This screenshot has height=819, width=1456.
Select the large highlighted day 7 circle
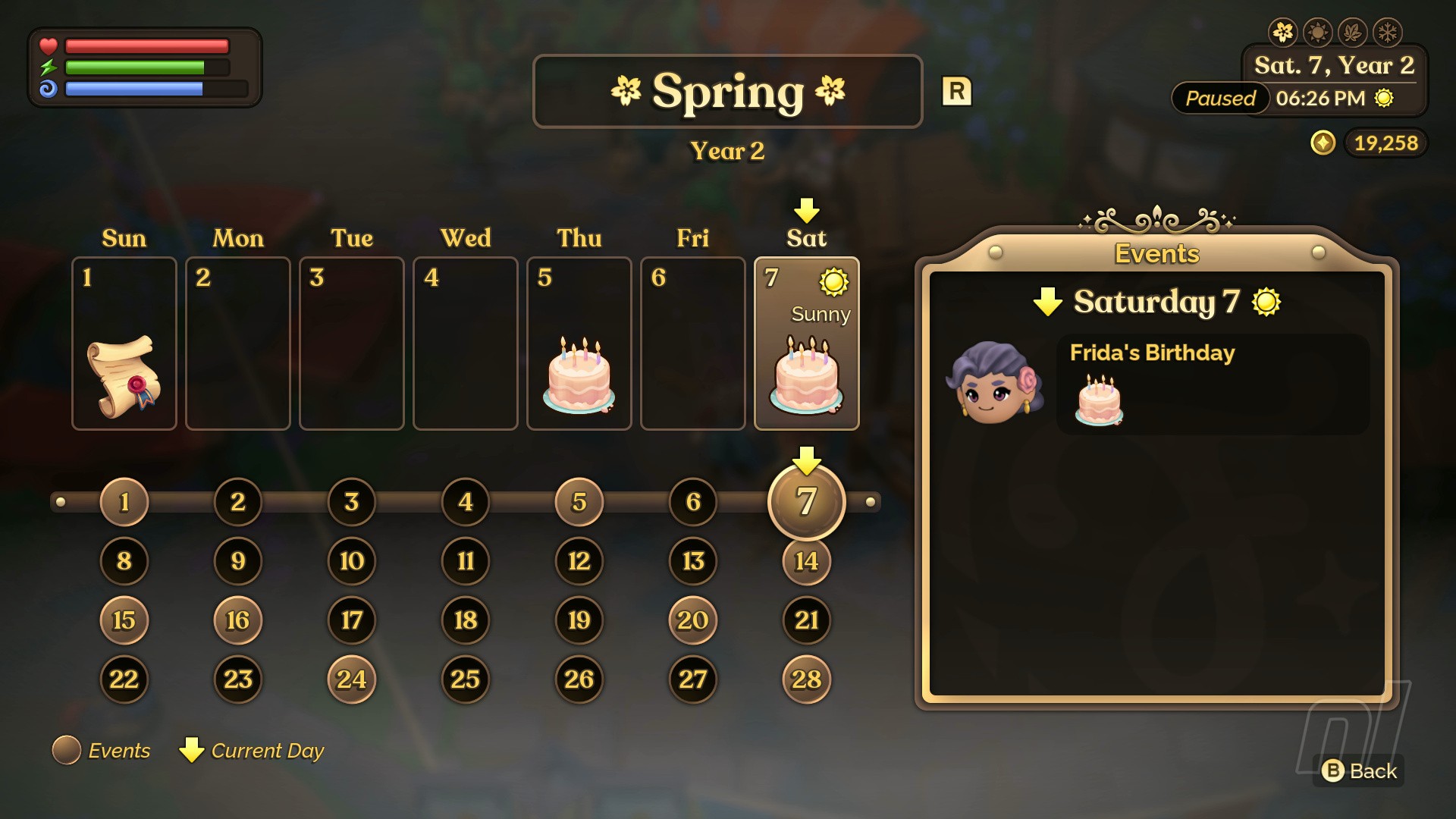[x=806, y=502]
